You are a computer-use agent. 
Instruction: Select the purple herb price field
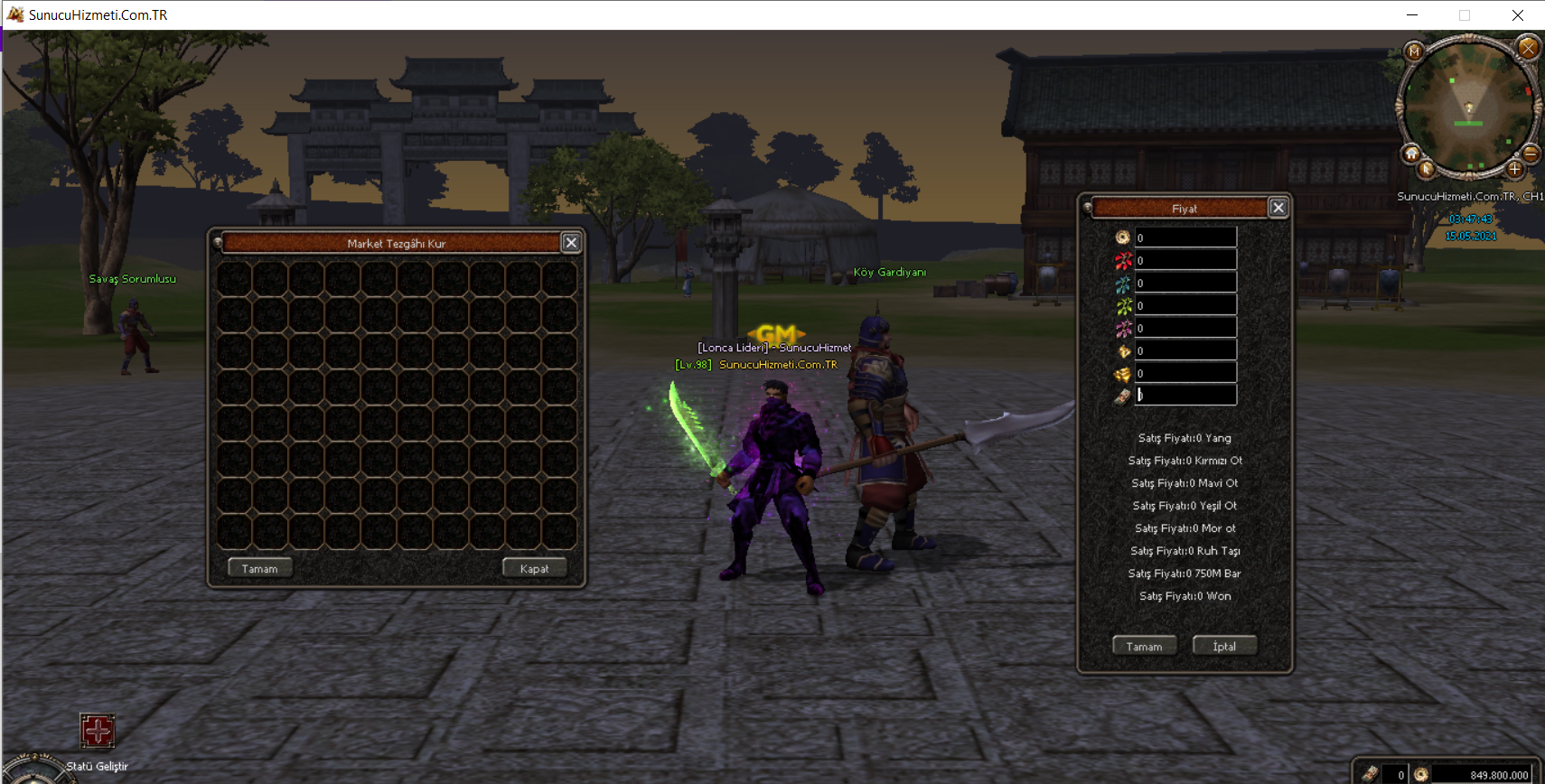click(1185, 328)
